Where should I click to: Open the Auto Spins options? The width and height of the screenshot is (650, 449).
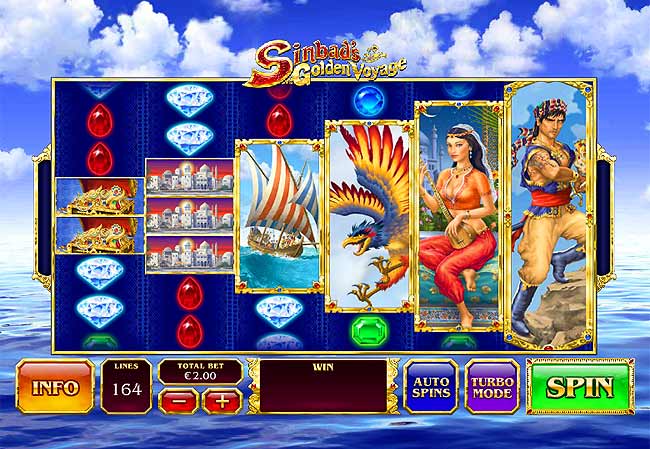(x=430, y=386)
